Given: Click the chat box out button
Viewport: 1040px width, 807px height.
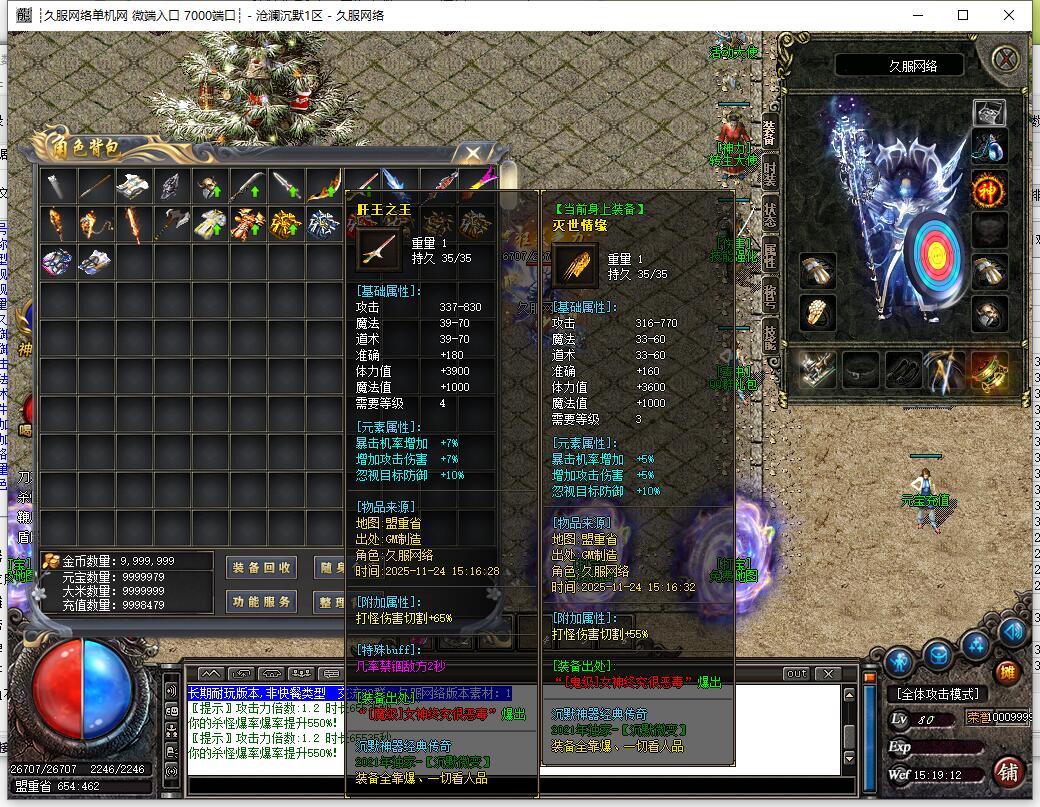Looking at the screenshot, I should 796,673.
